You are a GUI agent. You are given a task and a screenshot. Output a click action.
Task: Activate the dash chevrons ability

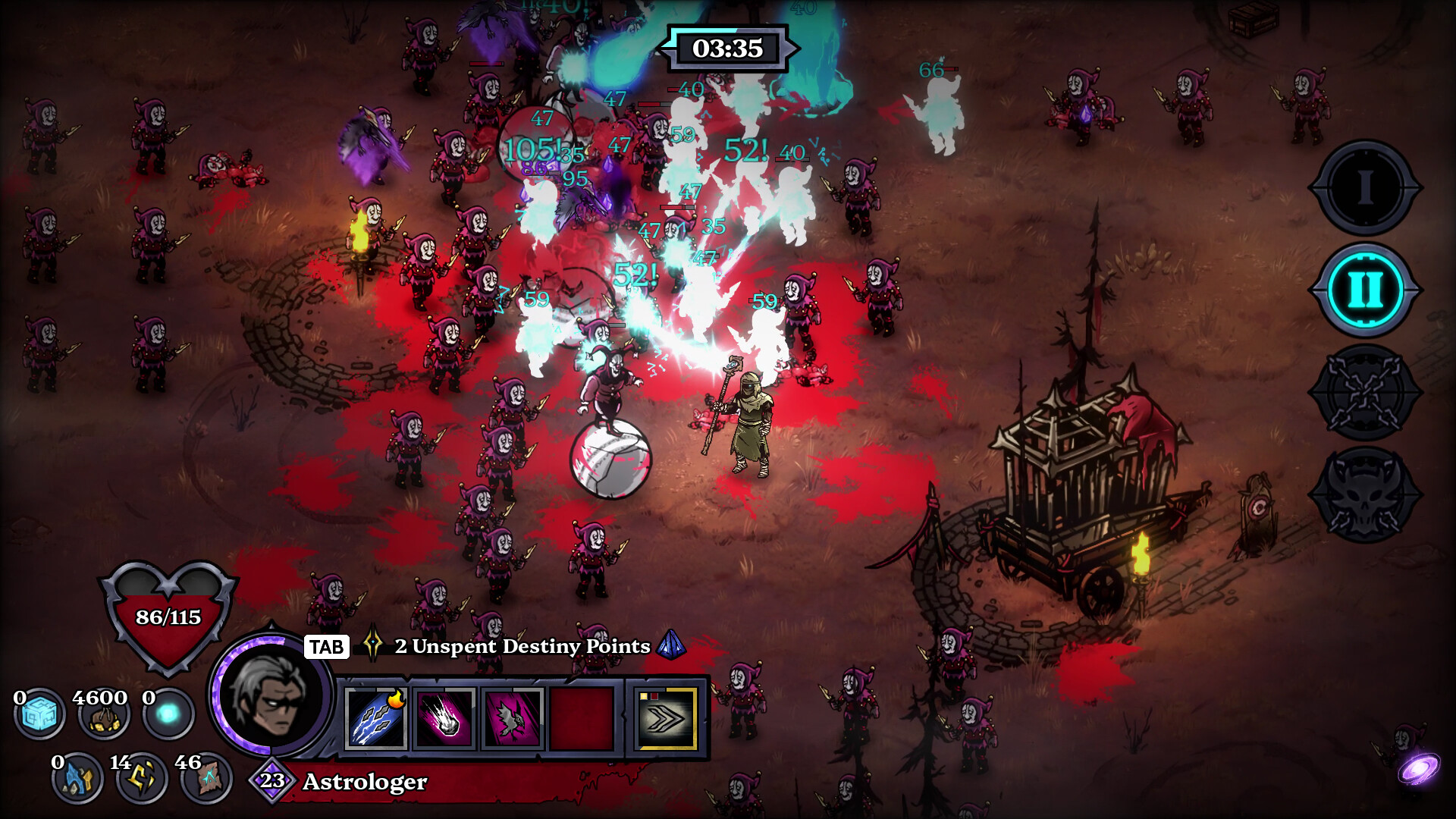pos(667,719)
